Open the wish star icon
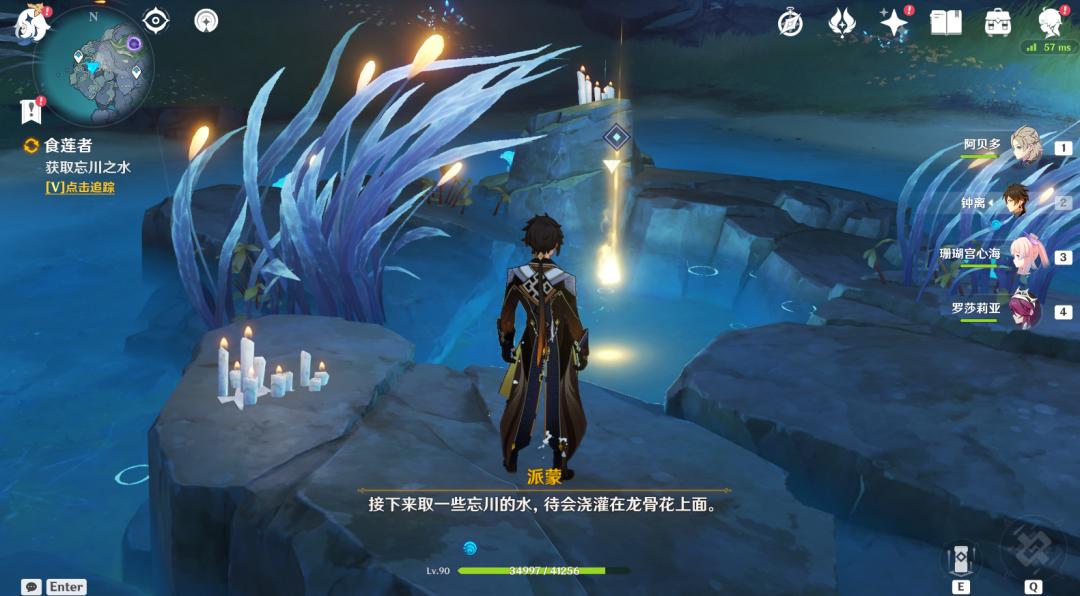The height and width of the screenshot is (596, 1080). click(x=893, y=22)
